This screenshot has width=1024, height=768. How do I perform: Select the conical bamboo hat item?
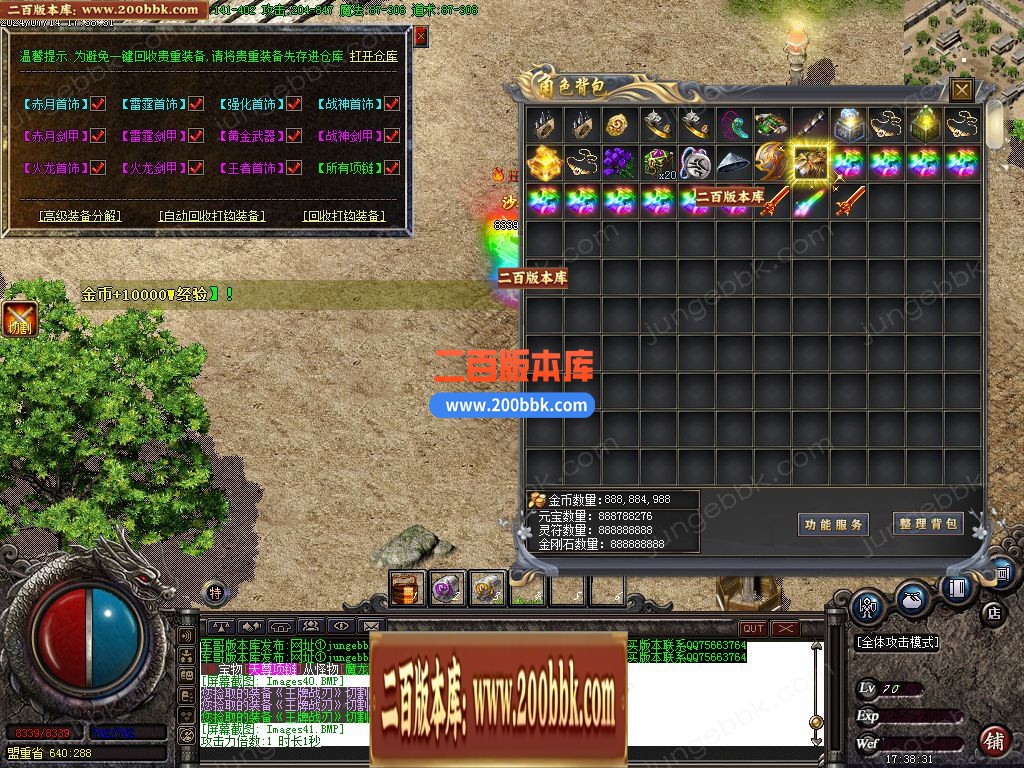click(733, 163)
